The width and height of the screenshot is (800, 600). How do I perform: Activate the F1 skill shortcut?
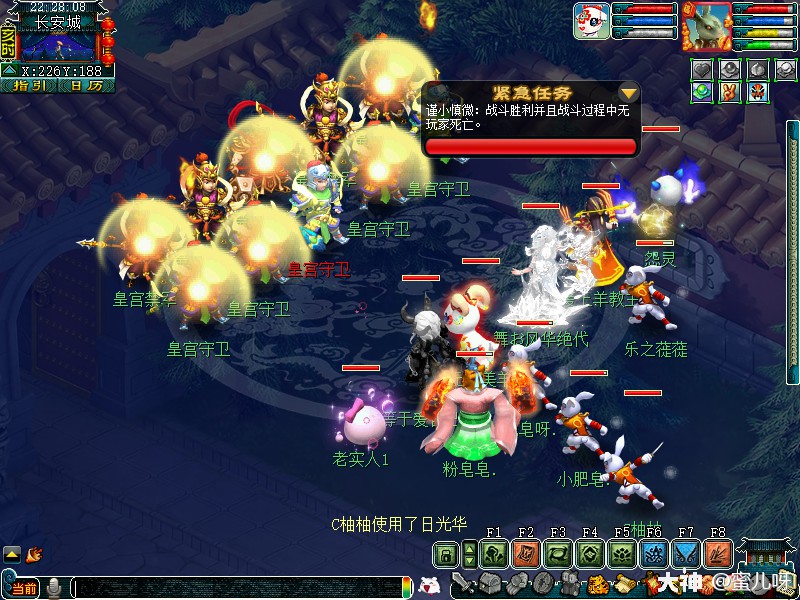(494, 553)
